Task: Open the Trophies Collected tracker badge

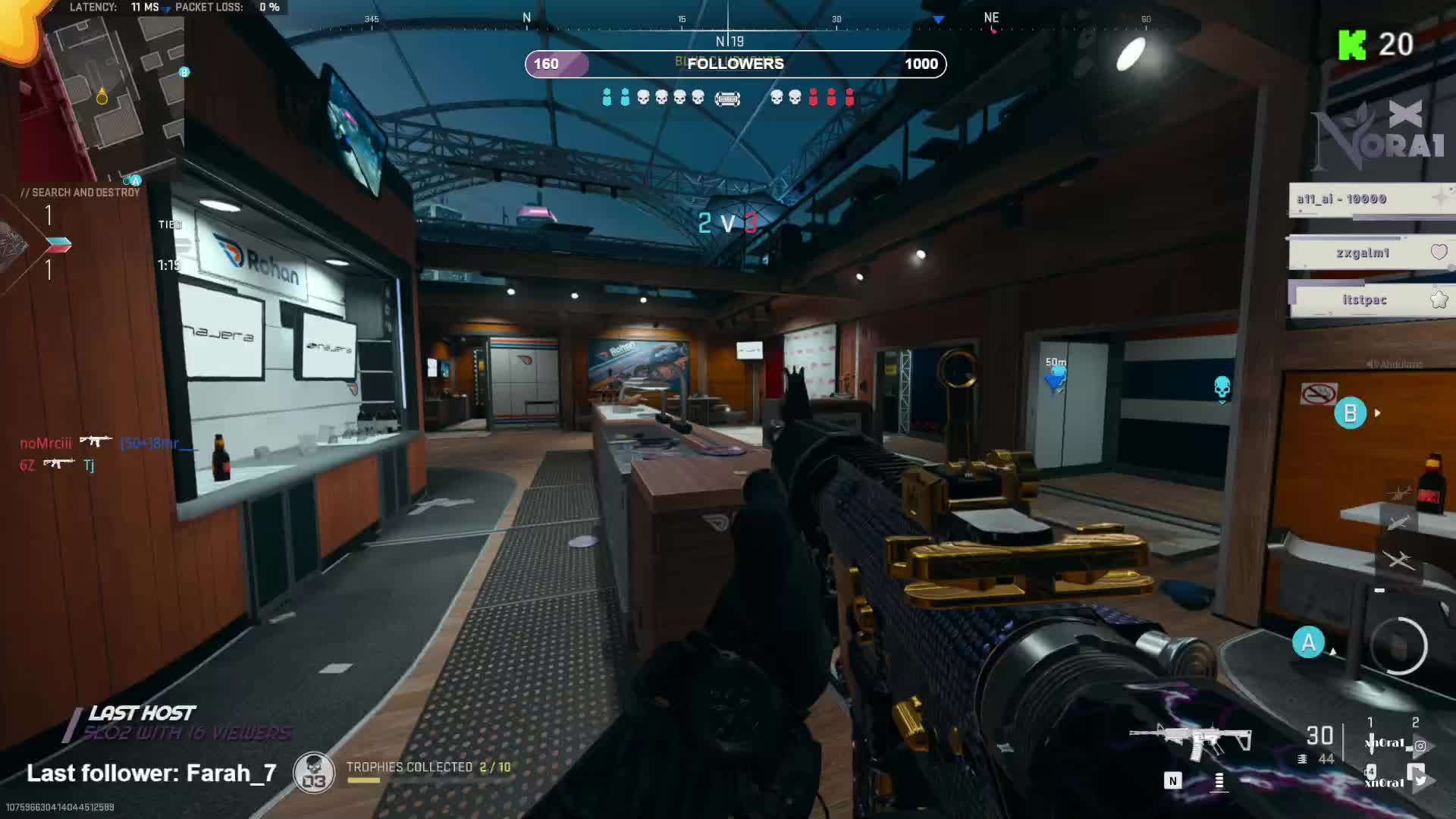Action: point(314,773)
